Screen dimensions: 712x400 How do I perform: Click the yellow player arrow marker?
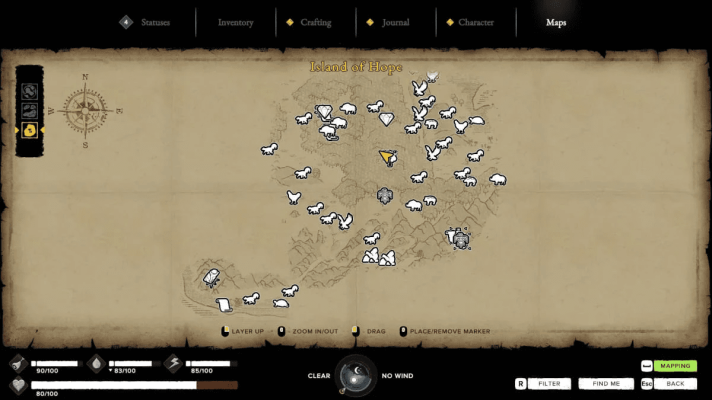tap(387, 157)
